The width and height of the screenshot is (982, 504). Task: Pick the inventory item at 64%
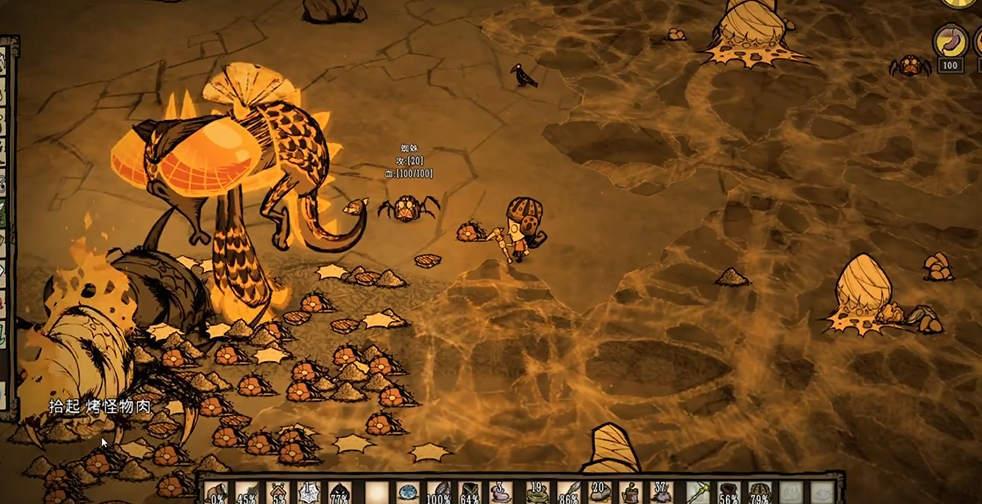469,493
